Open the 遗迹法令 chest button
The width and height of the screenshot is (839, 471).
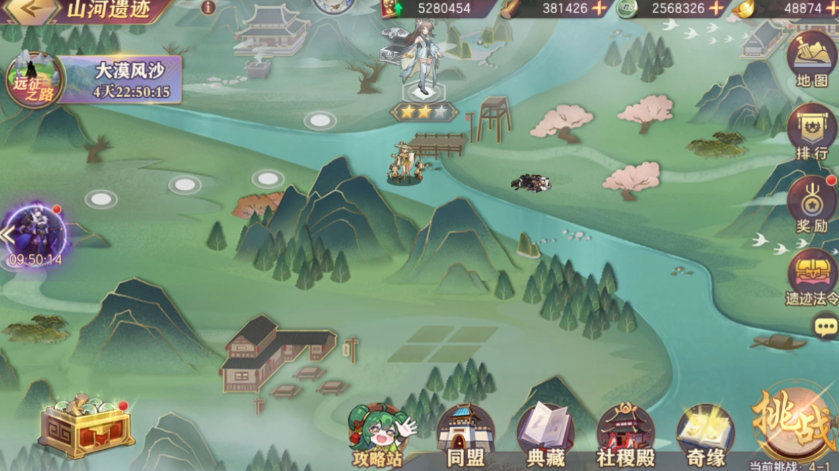812,277
